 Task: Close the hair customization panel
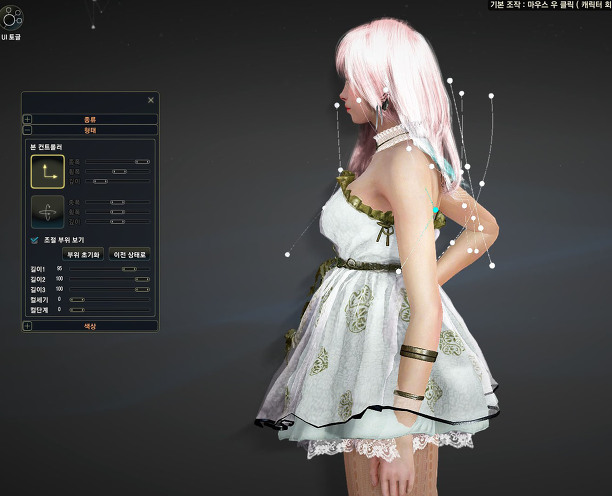(151, 100)
